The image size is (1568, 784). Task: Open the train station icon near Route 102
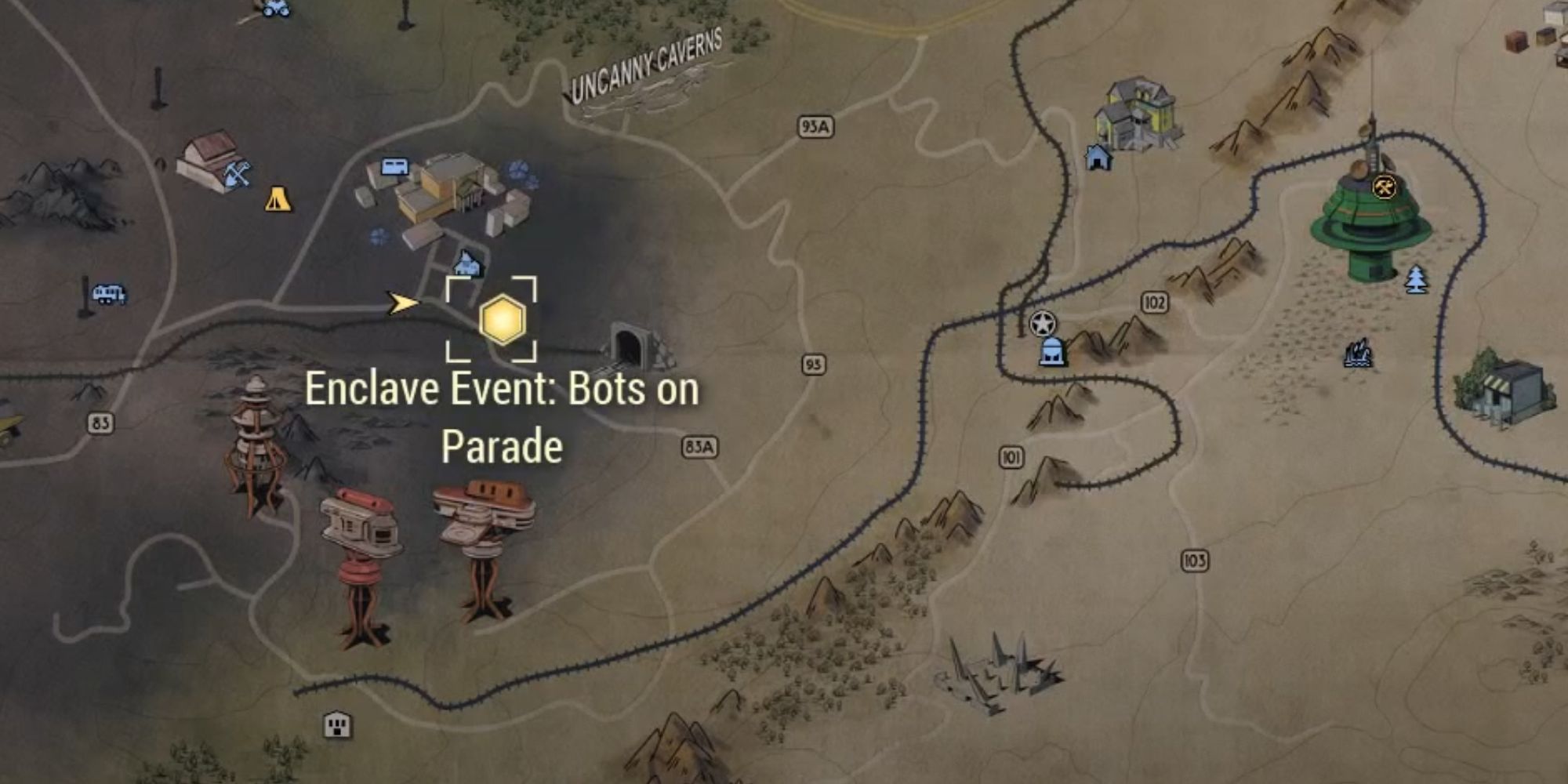(x=1052, y=353)
